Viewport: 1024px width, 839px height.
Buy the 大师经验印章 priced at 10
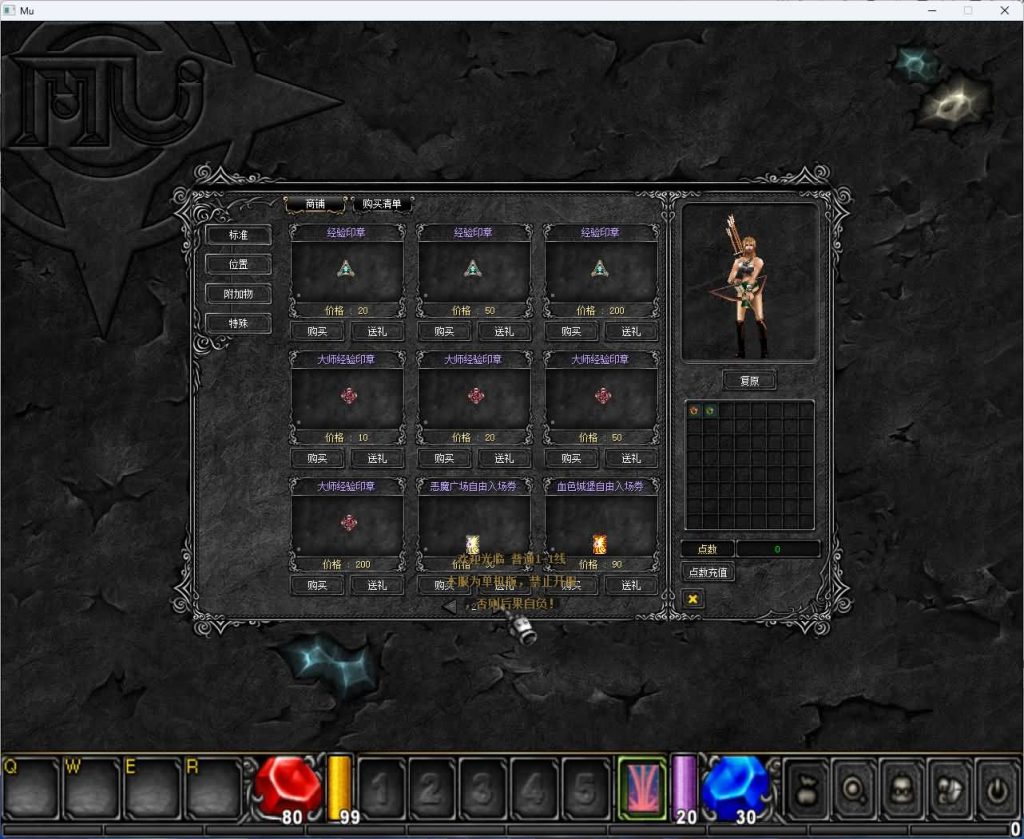[317, 458]
